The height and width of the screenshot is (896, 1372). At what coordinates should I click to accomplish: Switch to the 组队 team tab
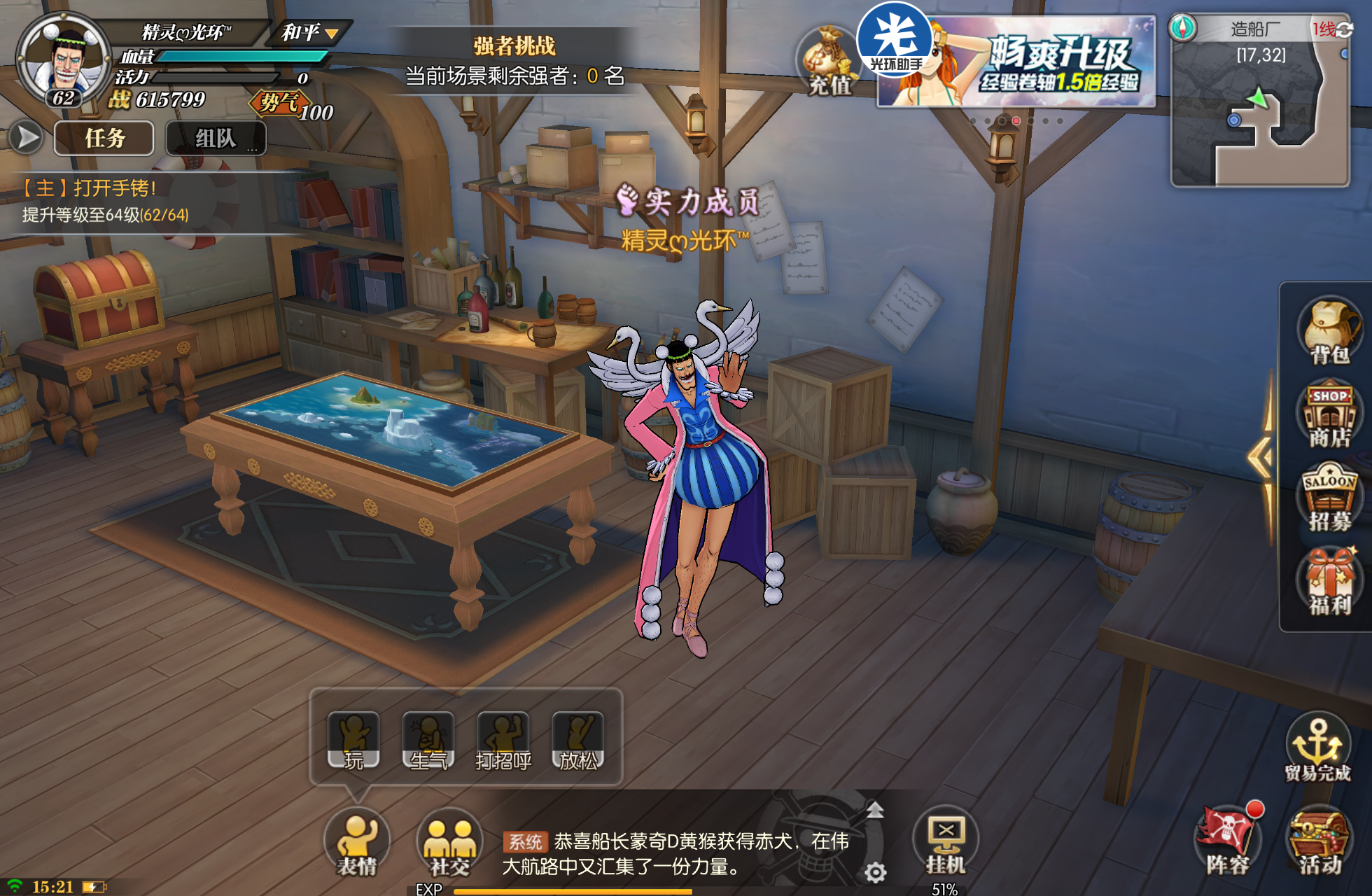click(216, 138)
